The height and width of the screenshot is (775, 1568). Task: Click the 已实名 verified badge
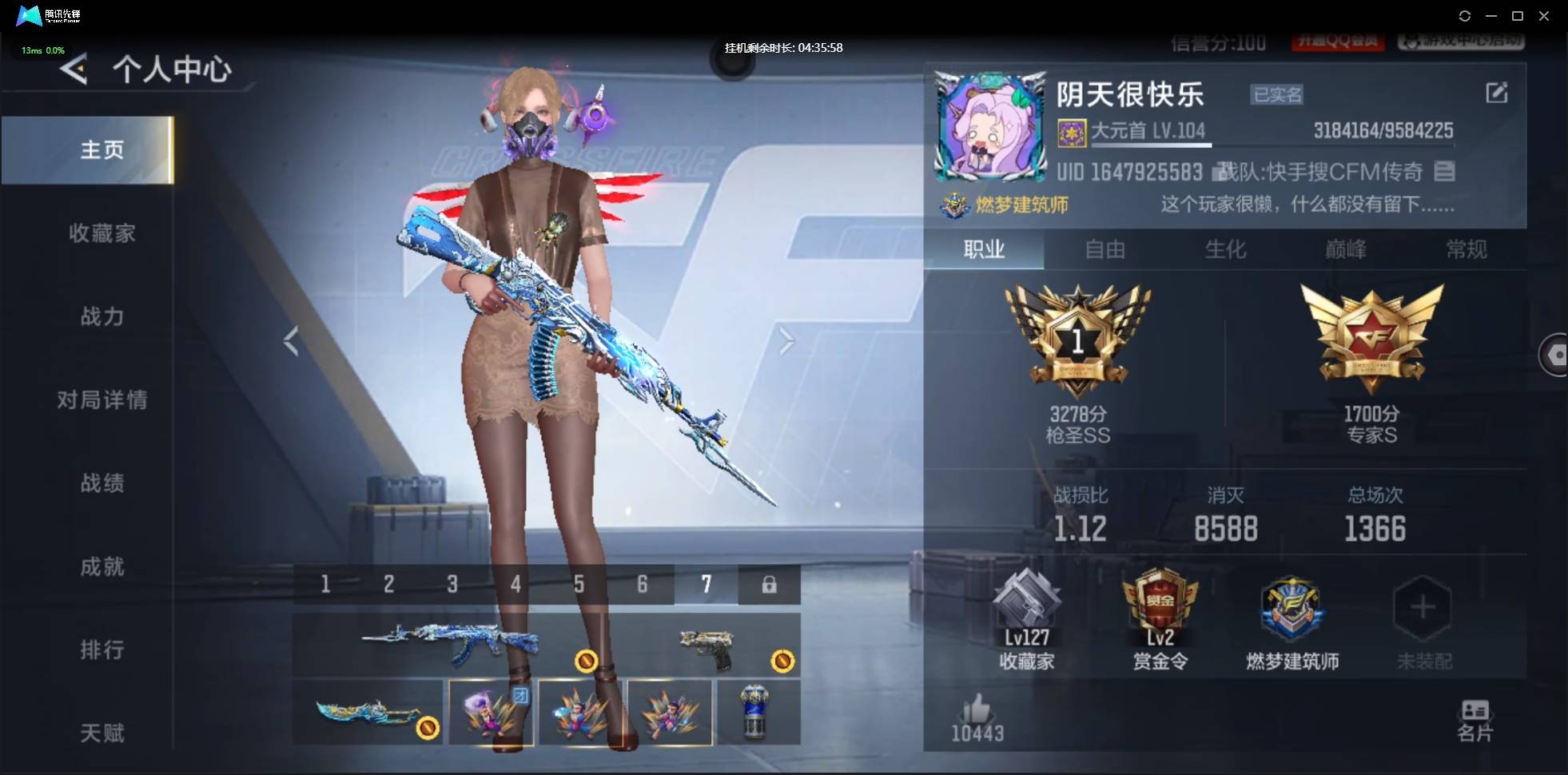(x=1276, y=94)
